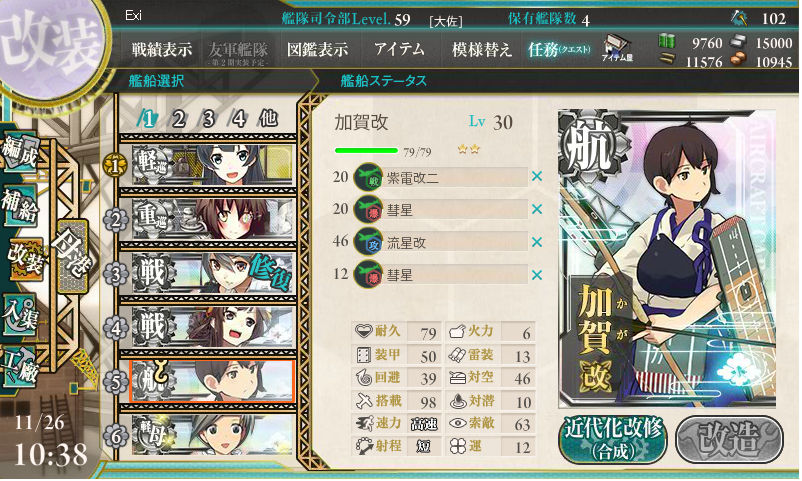Remove the 紫電改二 equipment with its X
This screenshot has width=802, height=481.
(x=537, y=177)
